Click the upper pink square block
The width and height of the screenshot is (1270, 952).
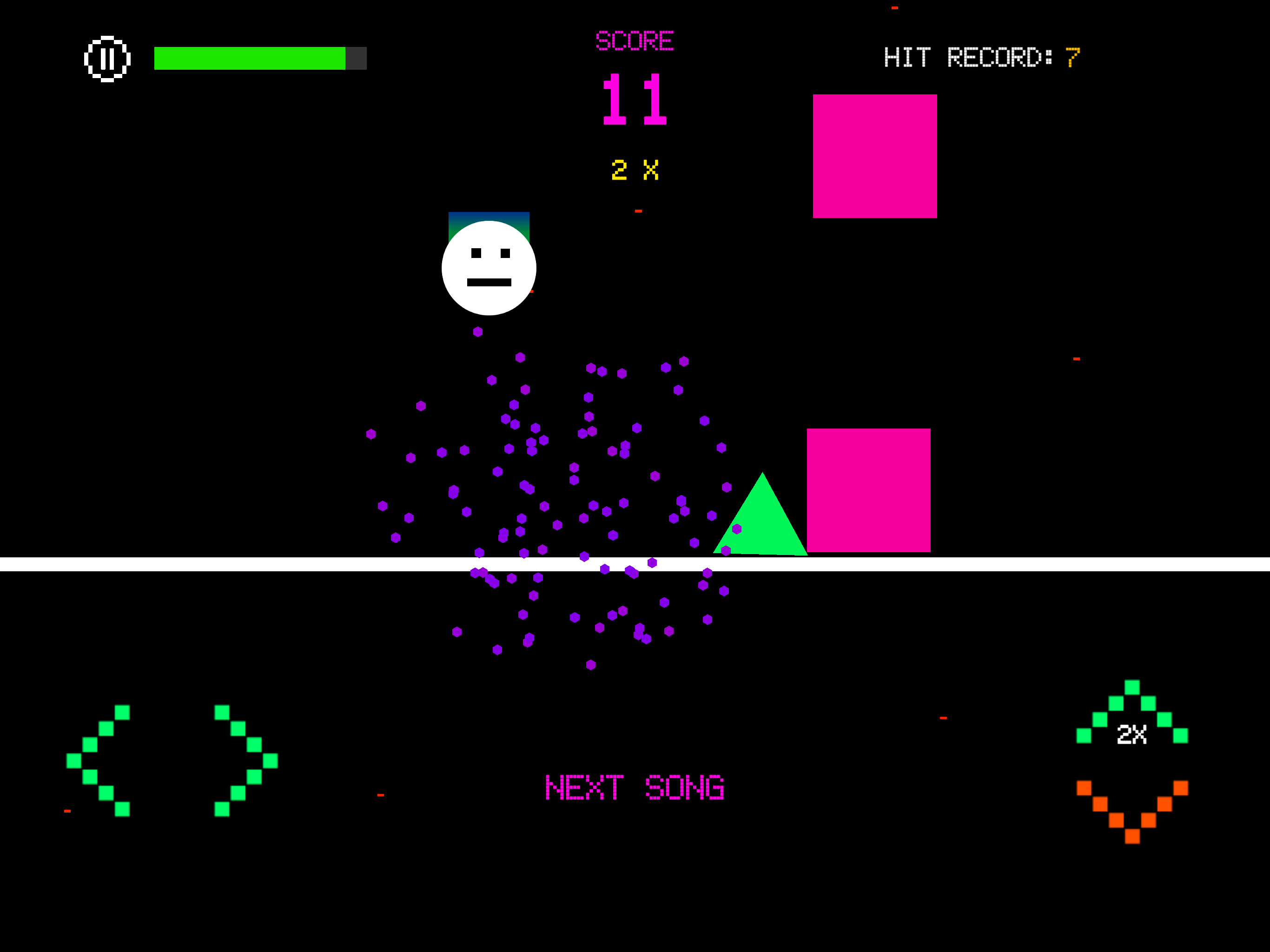click(x=874, y=156)
